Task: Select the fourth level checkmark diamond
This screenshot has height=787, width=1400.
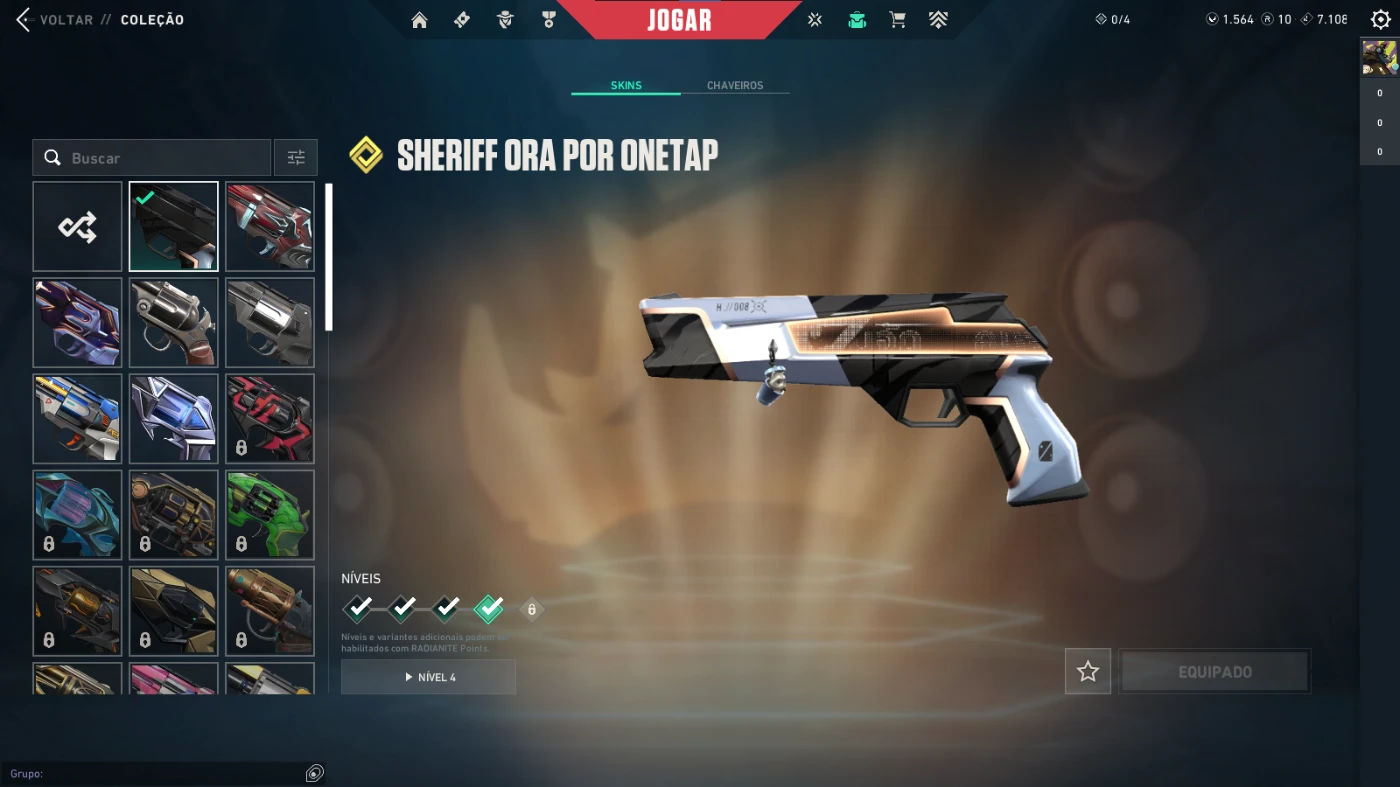Action: pos(488,608)
